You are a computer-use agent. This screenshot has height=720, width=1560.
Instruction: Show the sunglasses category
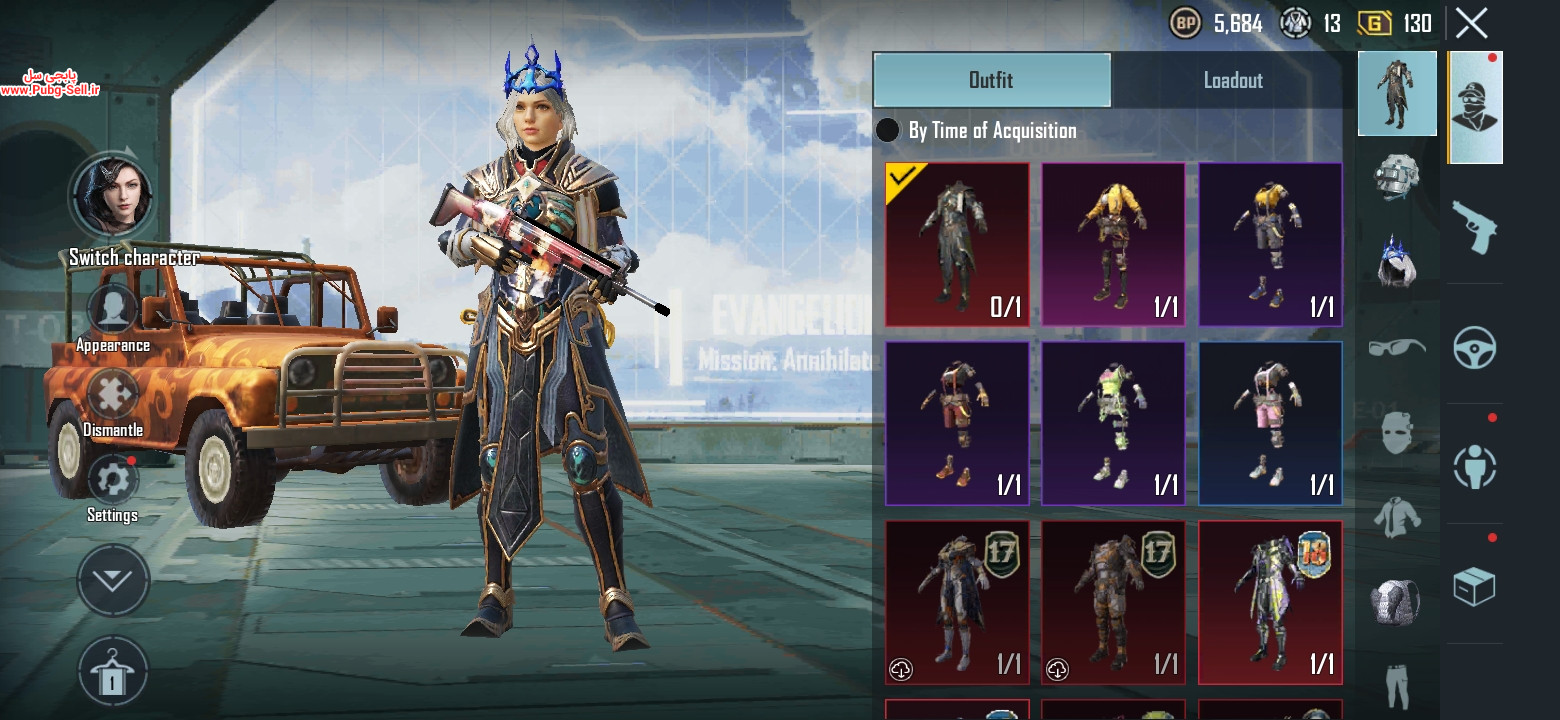pos(1397,347)
